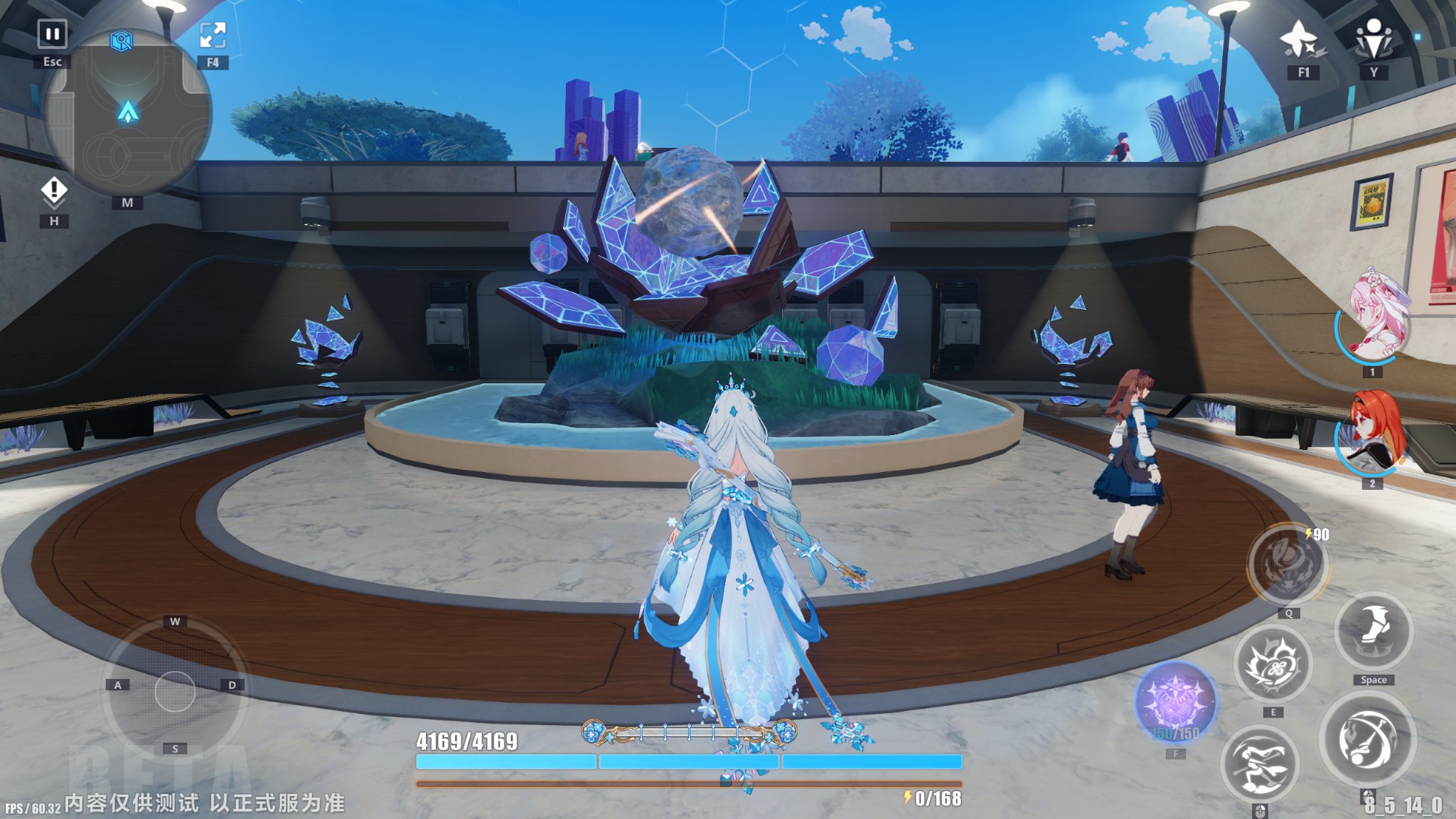Click the exclamation mark quest icon
Screen dimensions: 1456x819
(x=54, y=191)
